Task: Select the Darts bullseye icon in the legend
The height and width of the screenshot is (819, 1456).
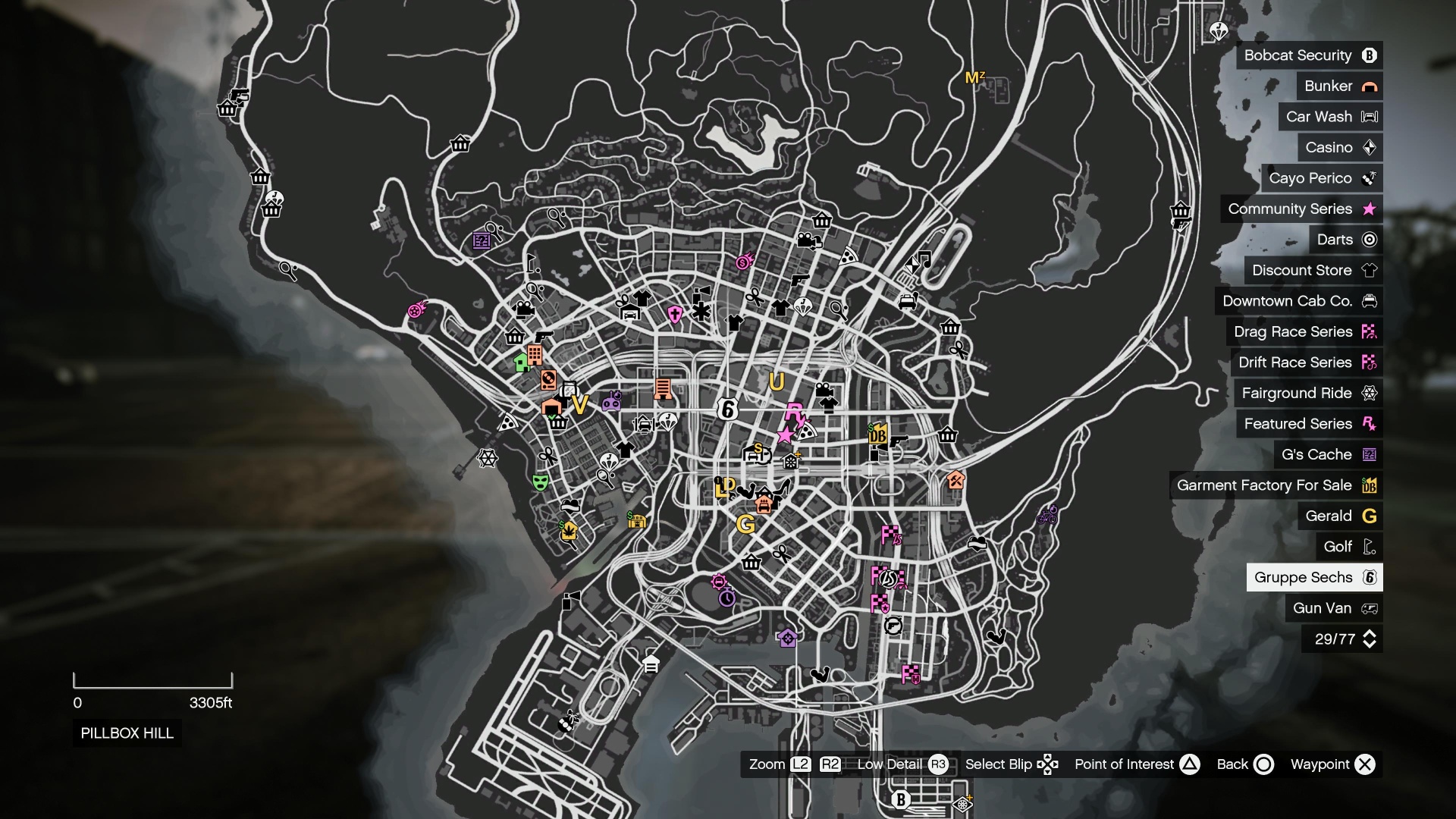Action: (x=1370, y=239)
